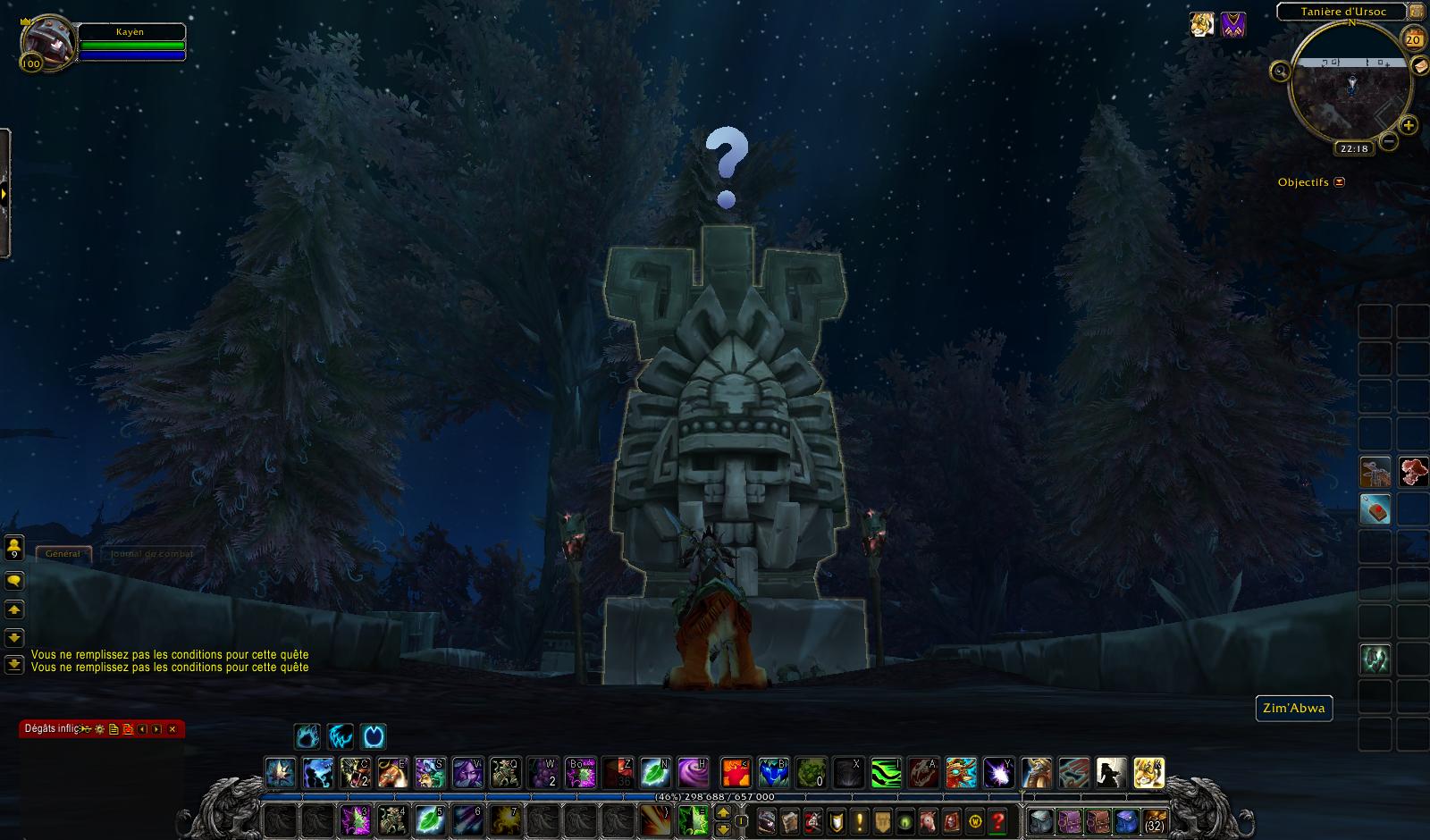Select the Général chat tab
1430x840 pixels.
point(63,554)
